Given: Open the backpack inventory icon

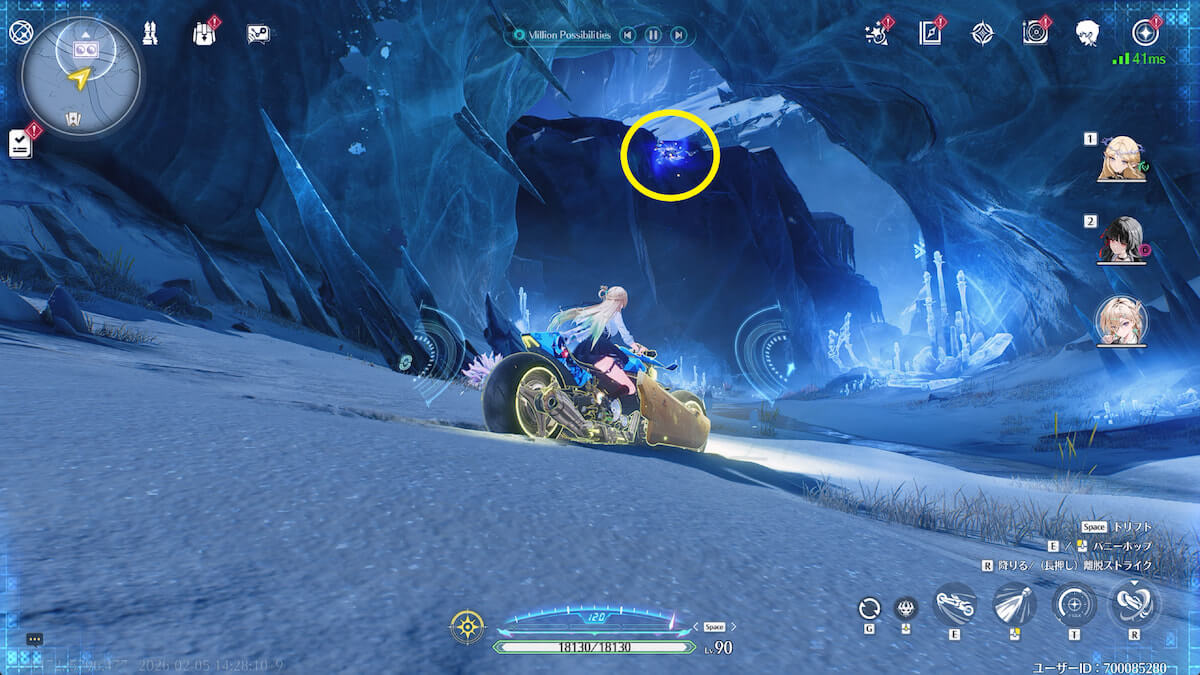Looking at the screenshot, I should [x=204, y=33].
